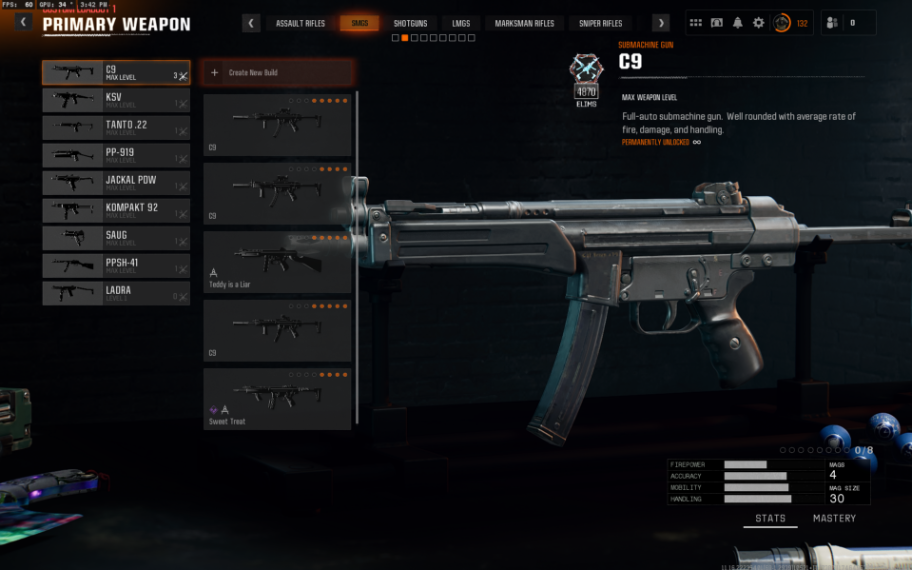This screenshot has height=570, width=912.
Task: Select the Teddy is a Liar build
Action: pos(277,262)
